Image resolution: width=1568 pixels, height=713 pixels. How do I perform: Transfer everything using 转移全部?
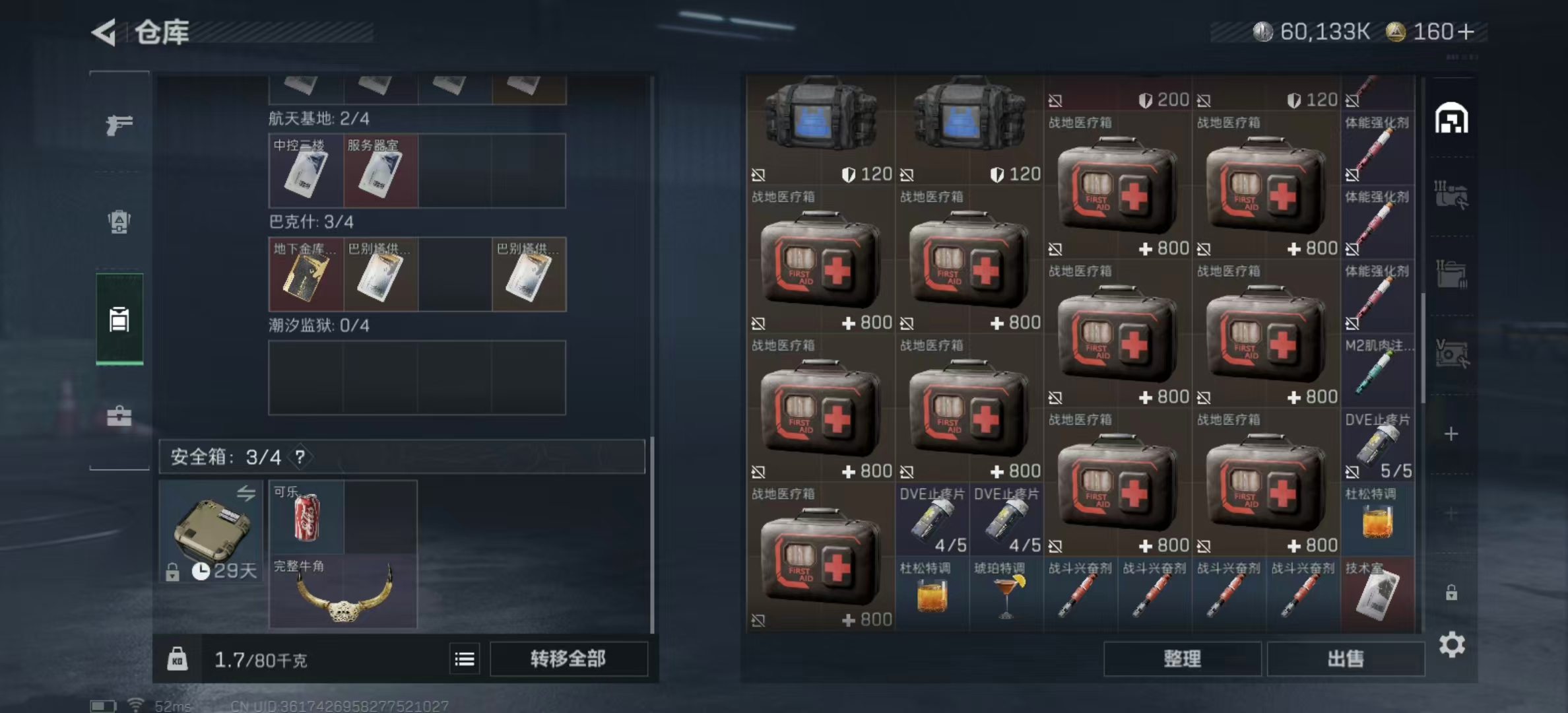tap(568, 658)
